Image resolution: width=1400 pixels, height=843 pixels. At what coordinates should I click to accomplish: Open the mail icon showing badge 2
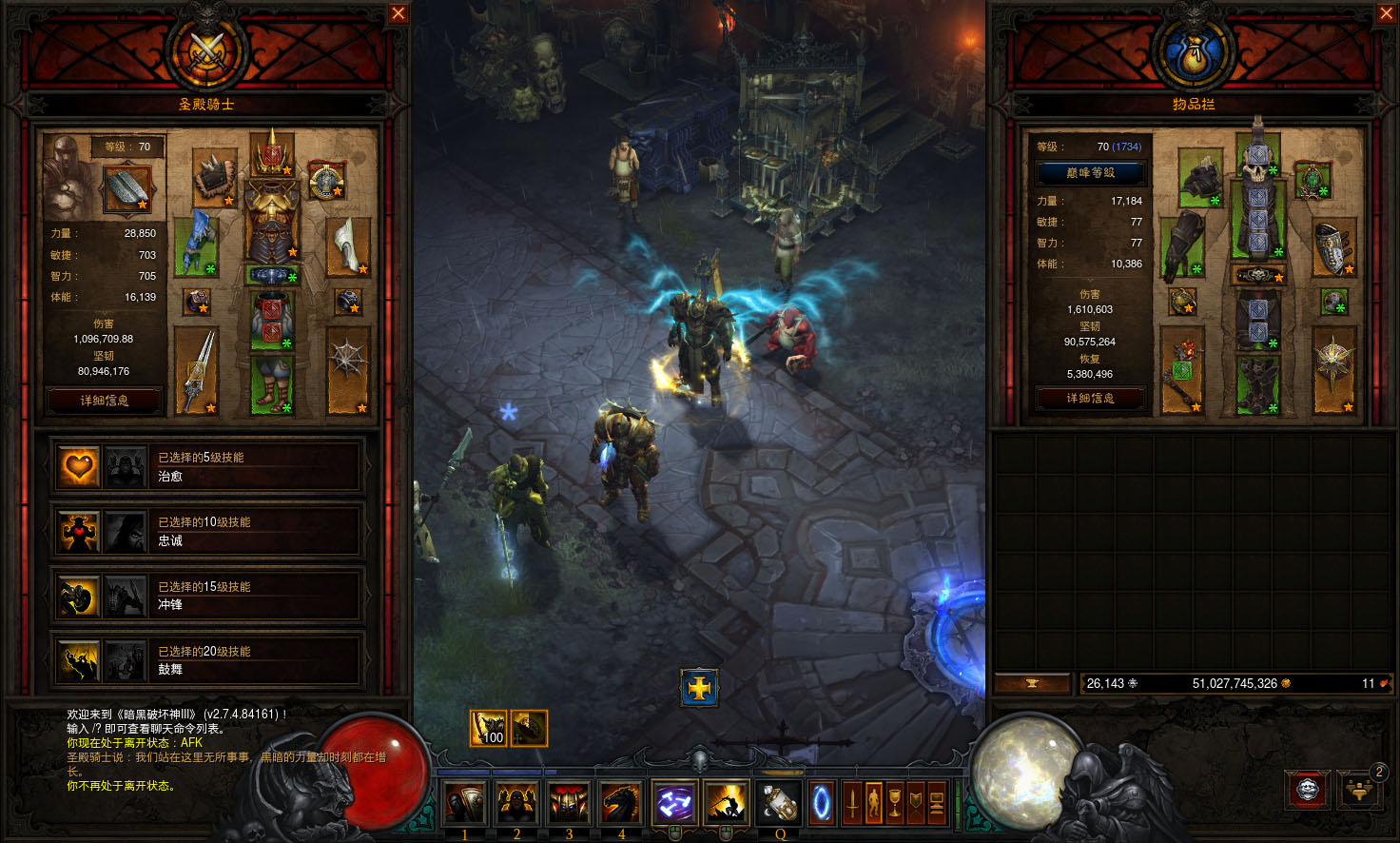(x=1360, y=792)
